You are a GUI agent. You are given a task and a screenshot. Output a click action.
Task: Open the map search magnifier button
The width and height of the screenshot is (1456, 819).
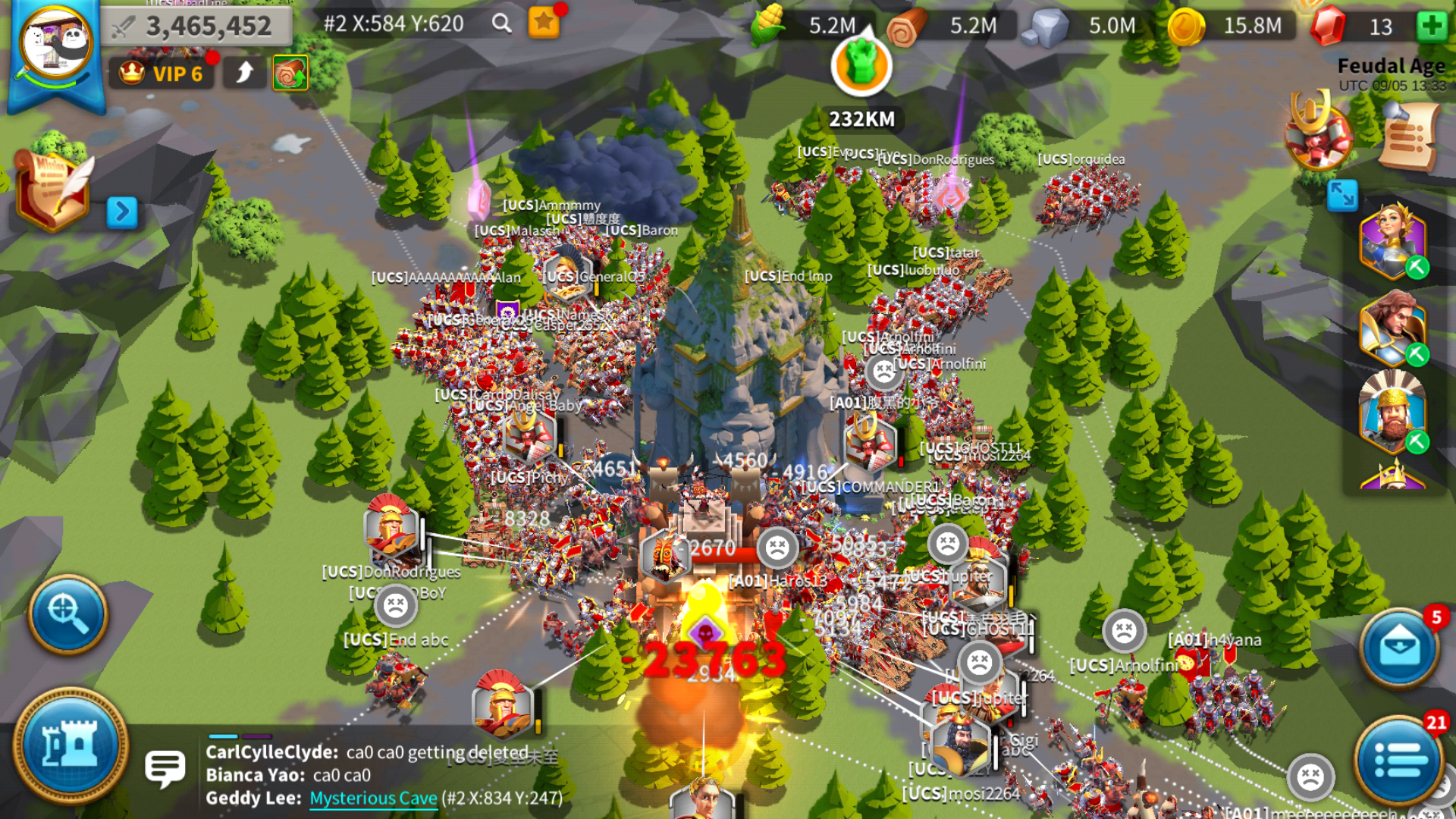pyautogui.click(x=68, y=614)
